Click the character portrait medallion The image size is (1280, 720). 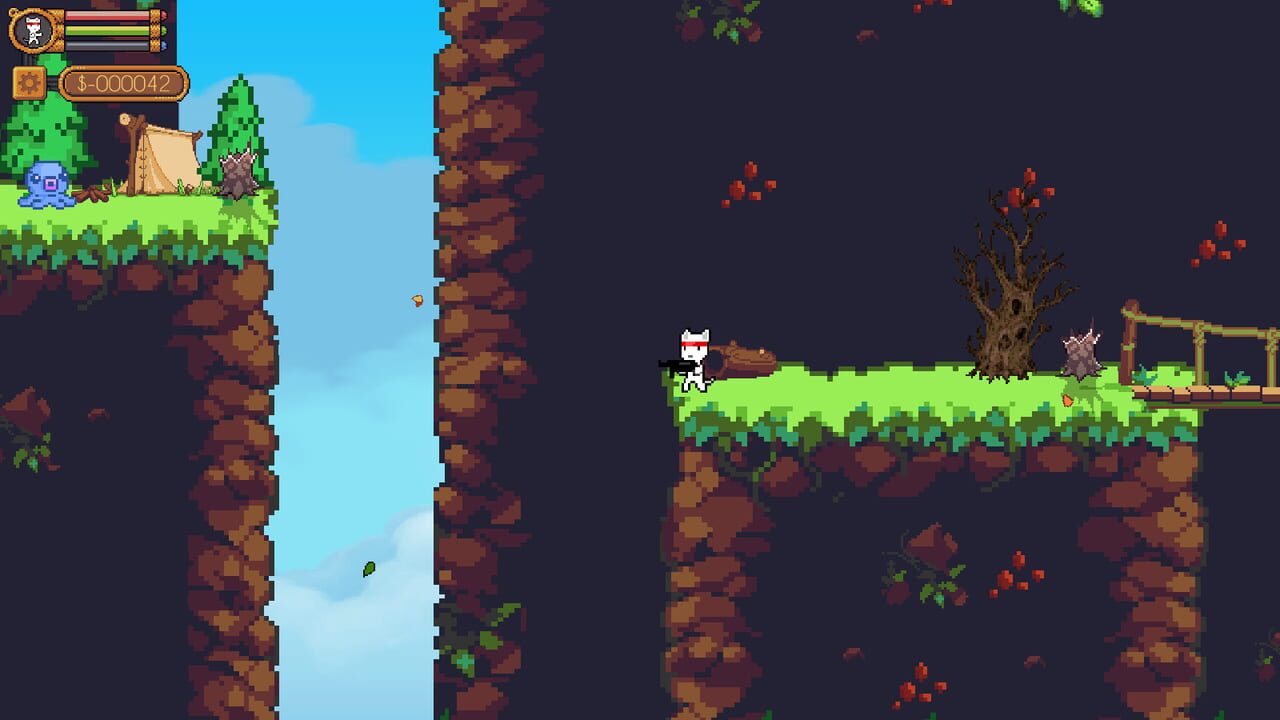point(31,28)
